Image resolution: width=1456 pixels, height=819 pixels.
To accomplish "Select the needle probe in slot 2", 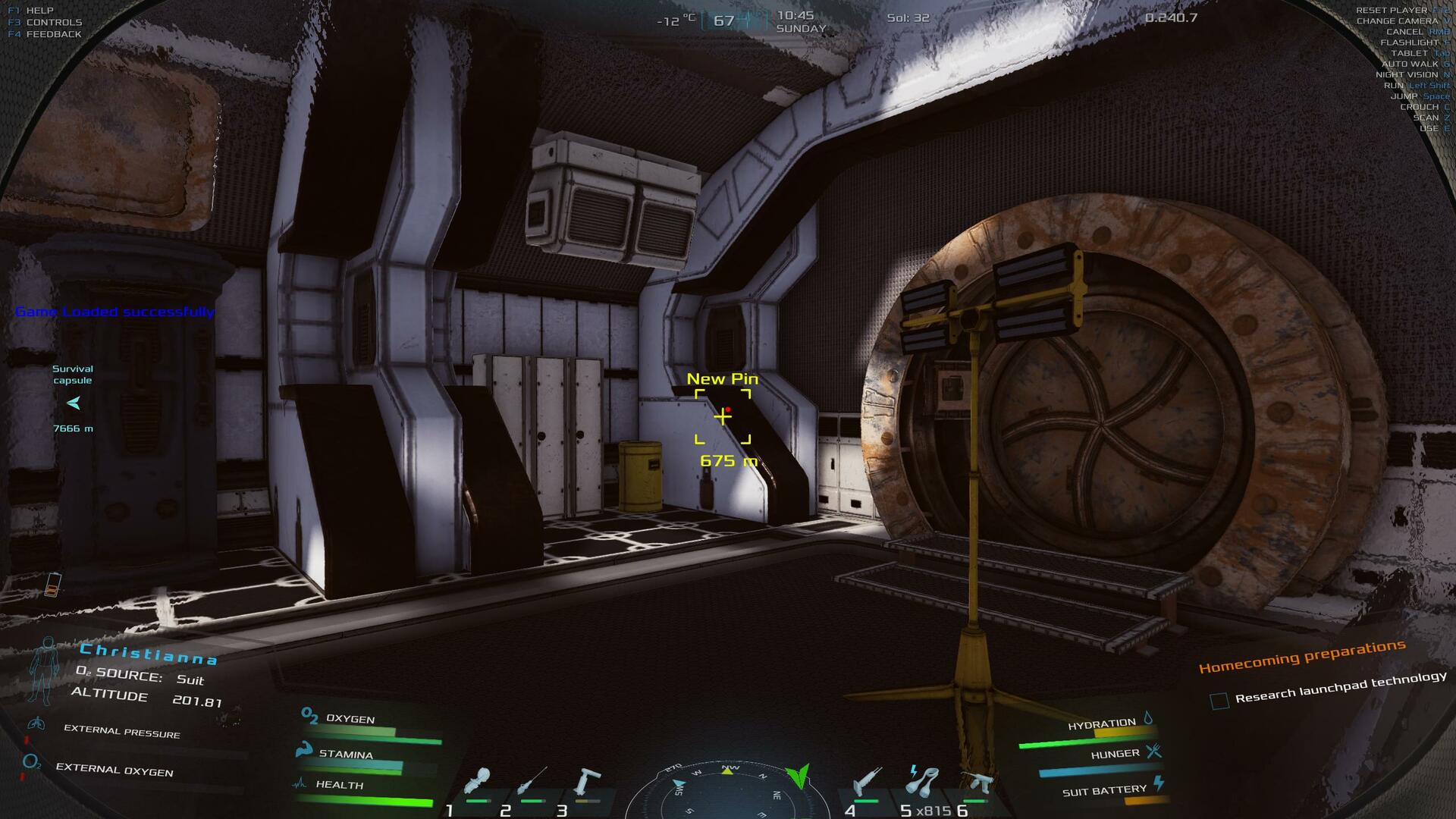I will [x=532, y=781].
